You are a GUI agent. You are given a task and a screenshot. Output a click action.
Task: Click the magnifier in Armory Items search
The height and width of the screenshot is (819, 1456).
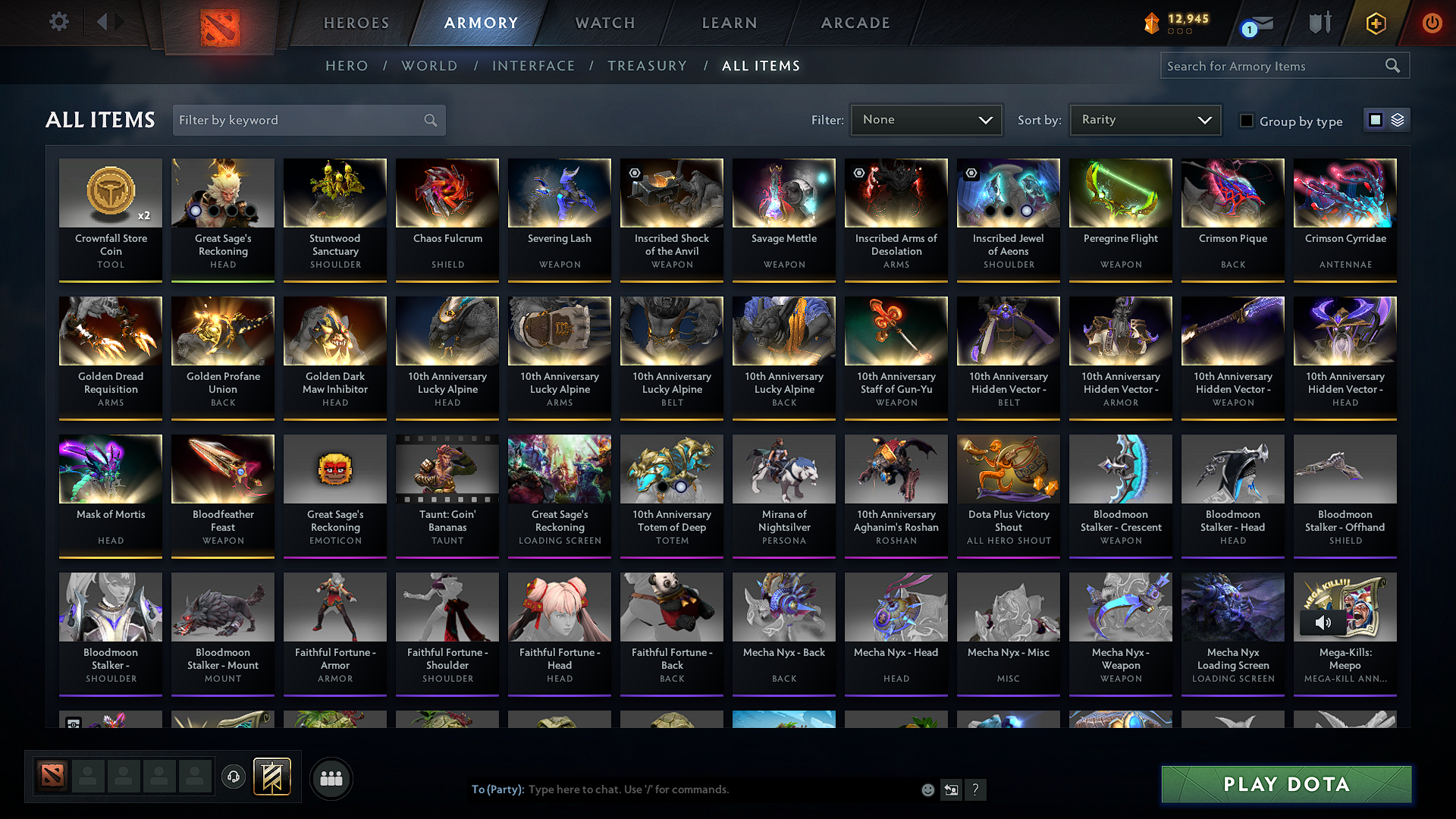(x=1393, y=65)
